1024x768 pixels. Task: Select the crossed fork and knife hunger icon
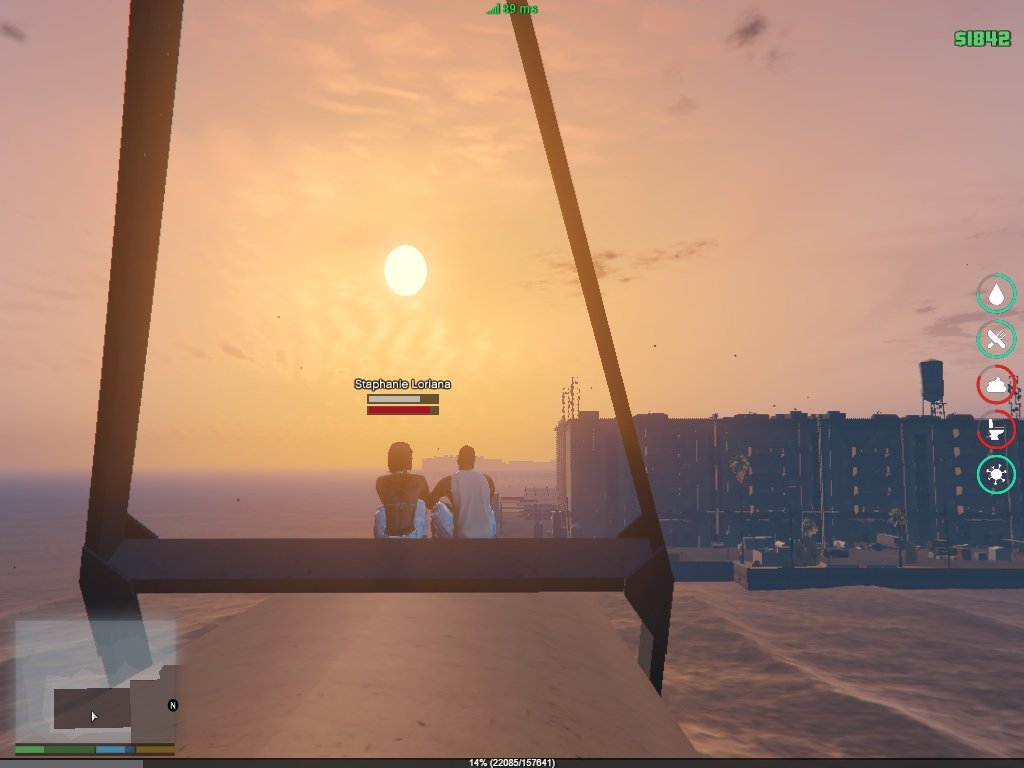pos(996,339)
